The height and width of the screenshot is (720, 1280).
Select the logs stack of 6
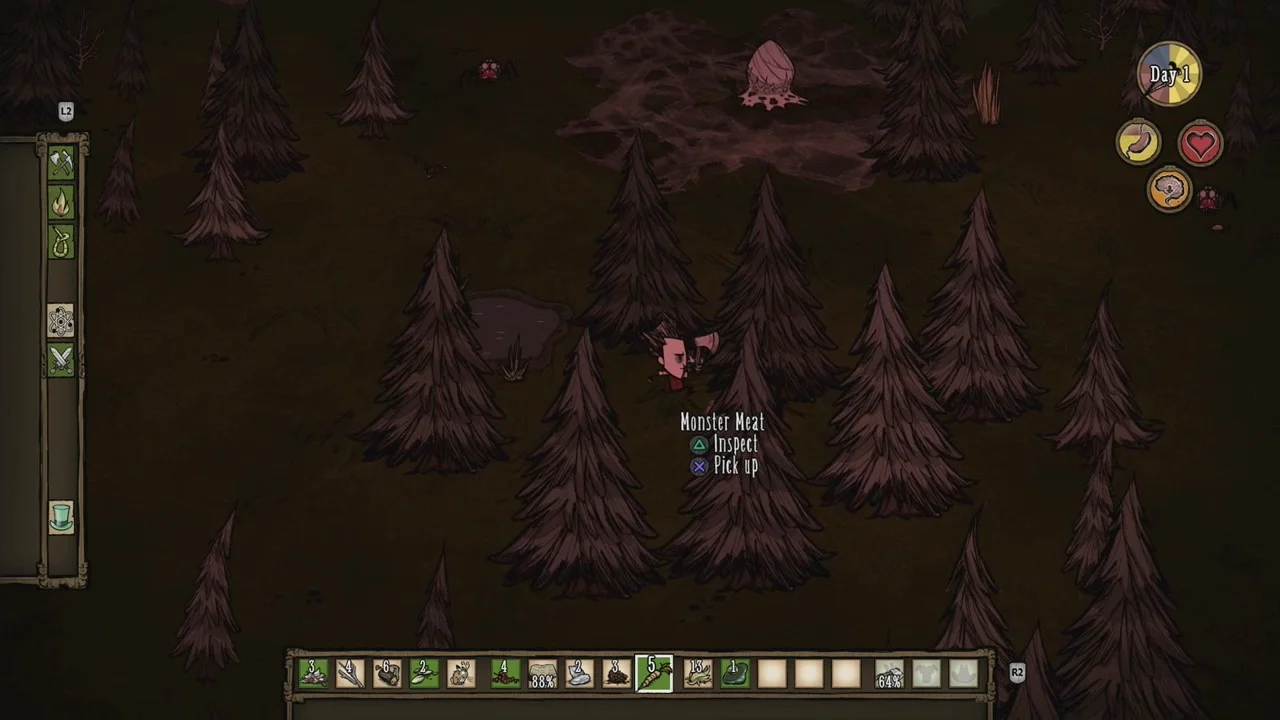(x=387, y=674)
